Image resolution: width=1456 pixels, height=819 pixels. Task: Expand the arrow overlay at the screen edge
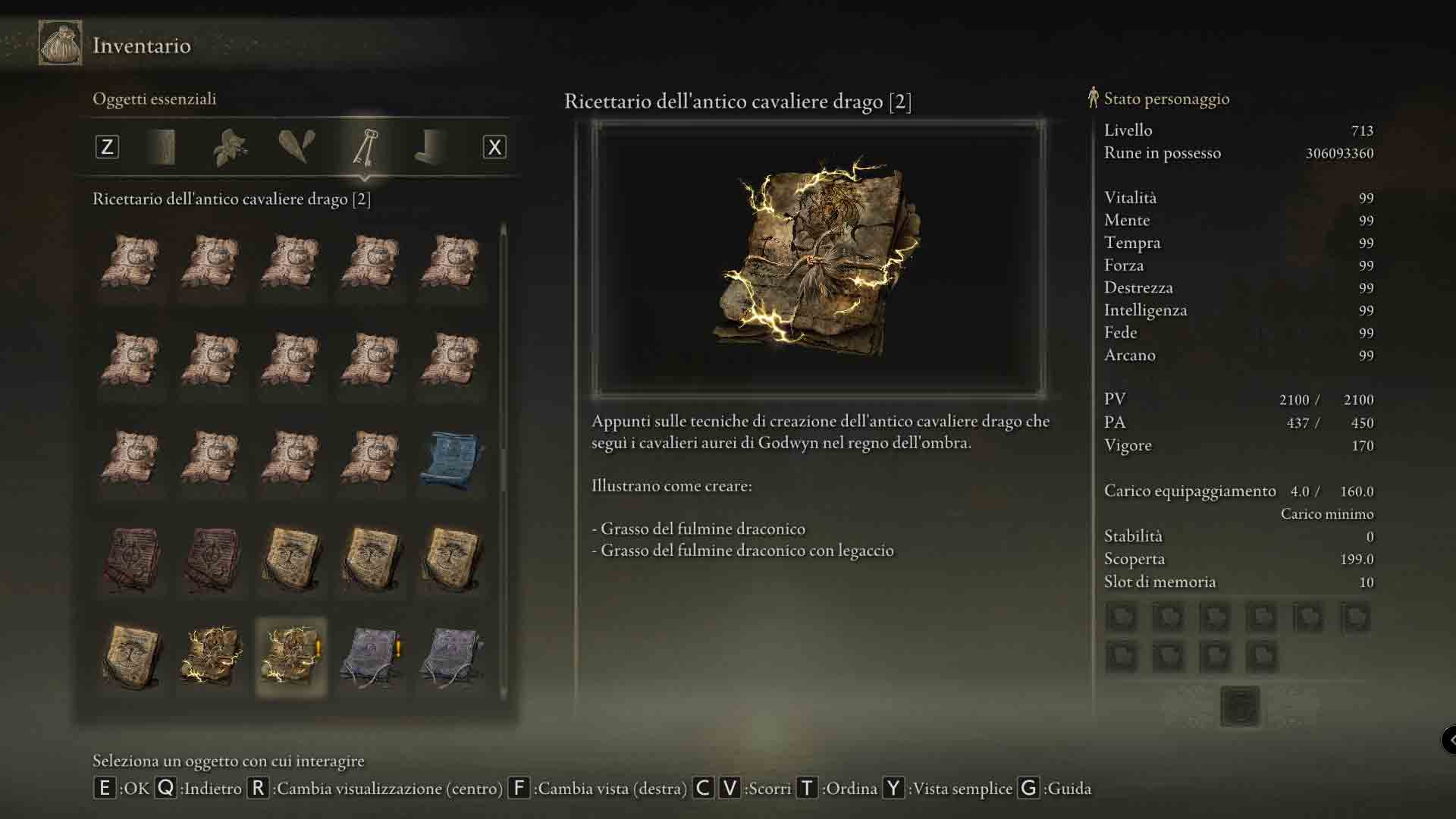pyautogui.click(x=1449, y=739)
